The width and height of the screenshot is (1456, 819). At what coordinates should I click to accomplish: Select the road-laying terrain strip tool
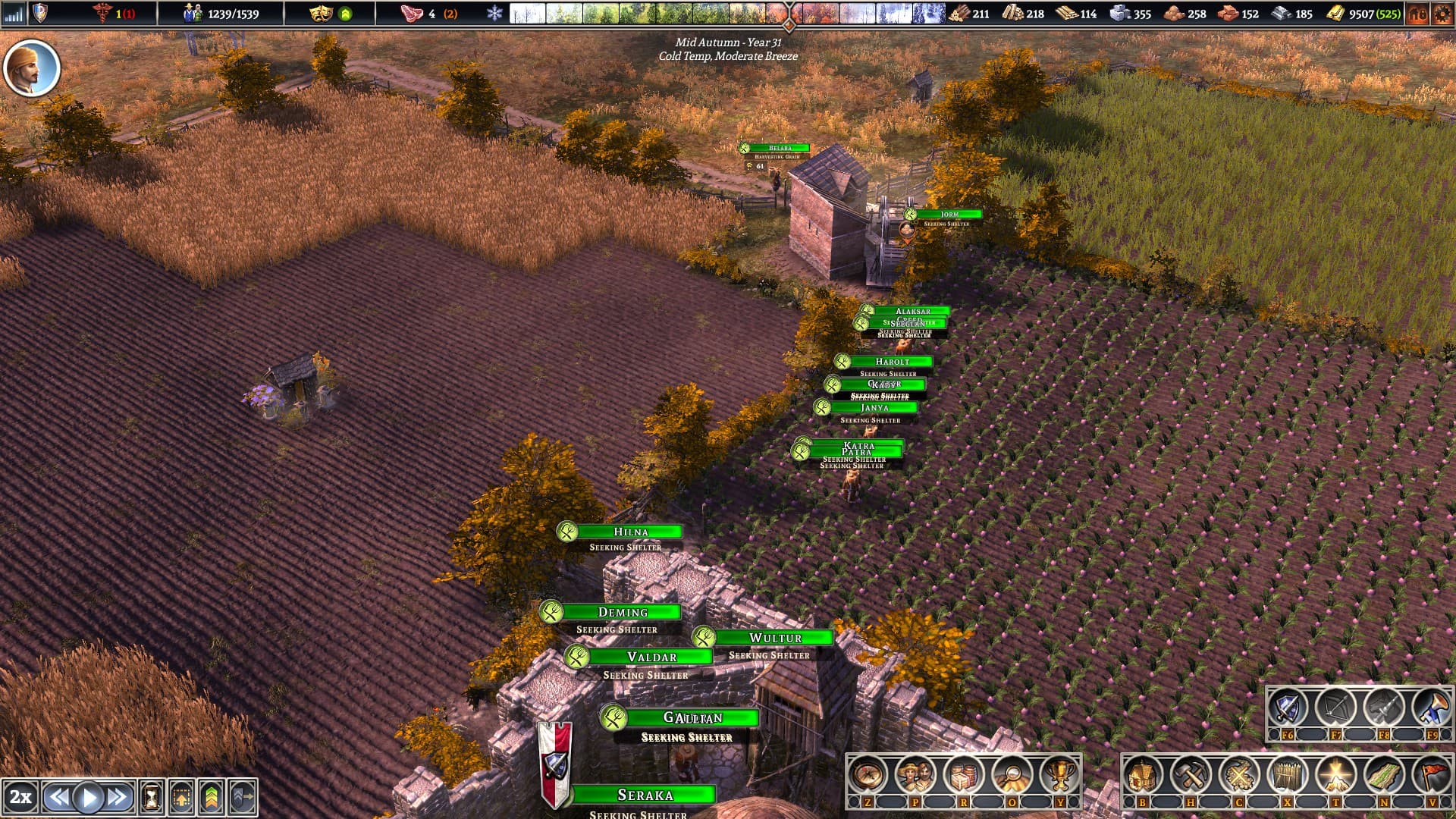click(1384, 775)
